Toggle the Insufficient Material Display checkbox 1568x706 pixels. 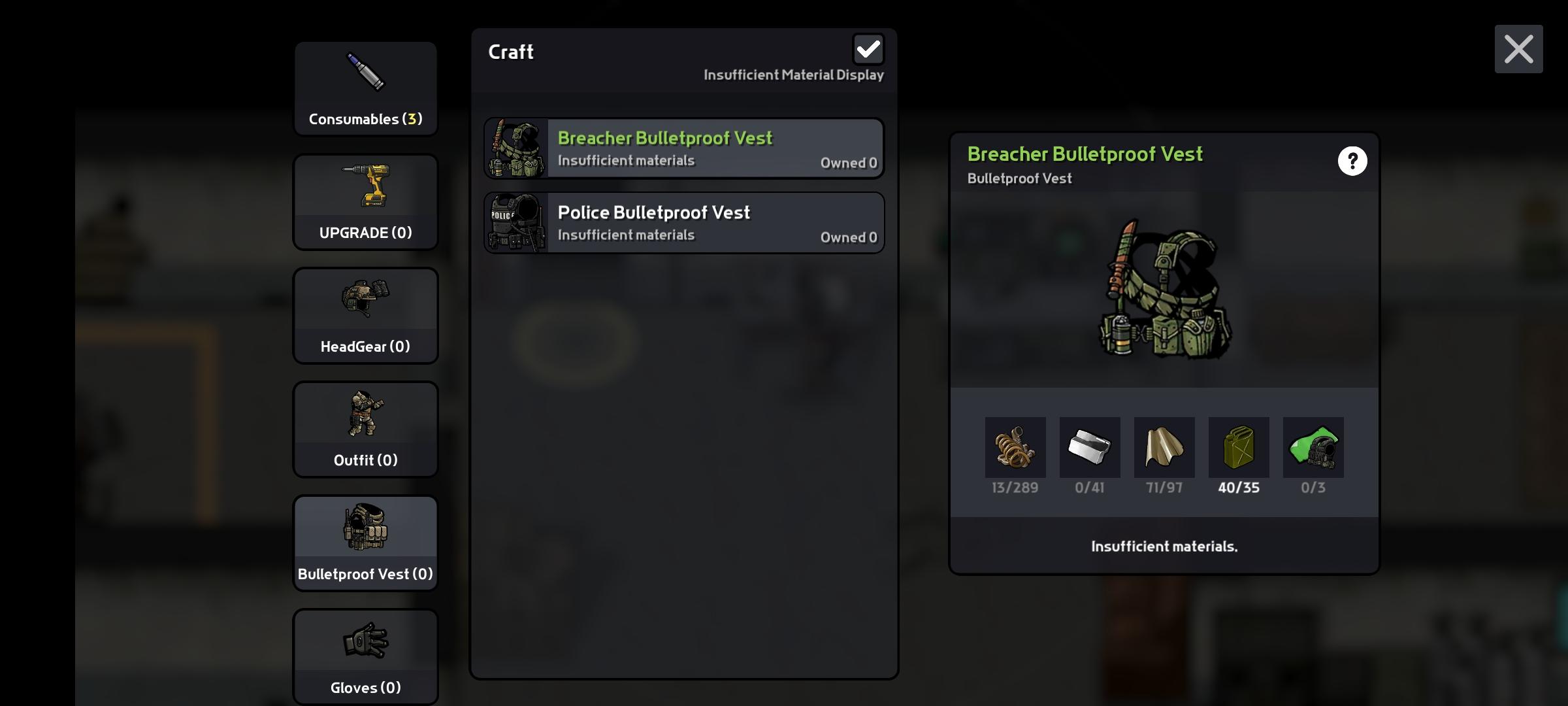pos(868,48)
